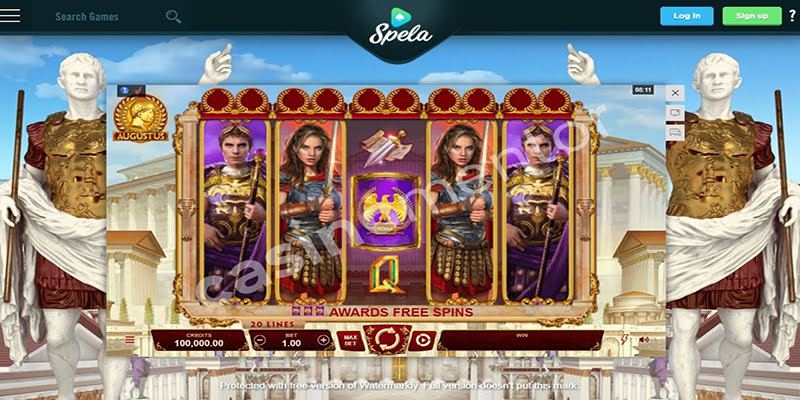Image resolution: width=800 pixels, height=400 pixels.
Task: Open the chat speech bubble icon
Action: (675, 131)
